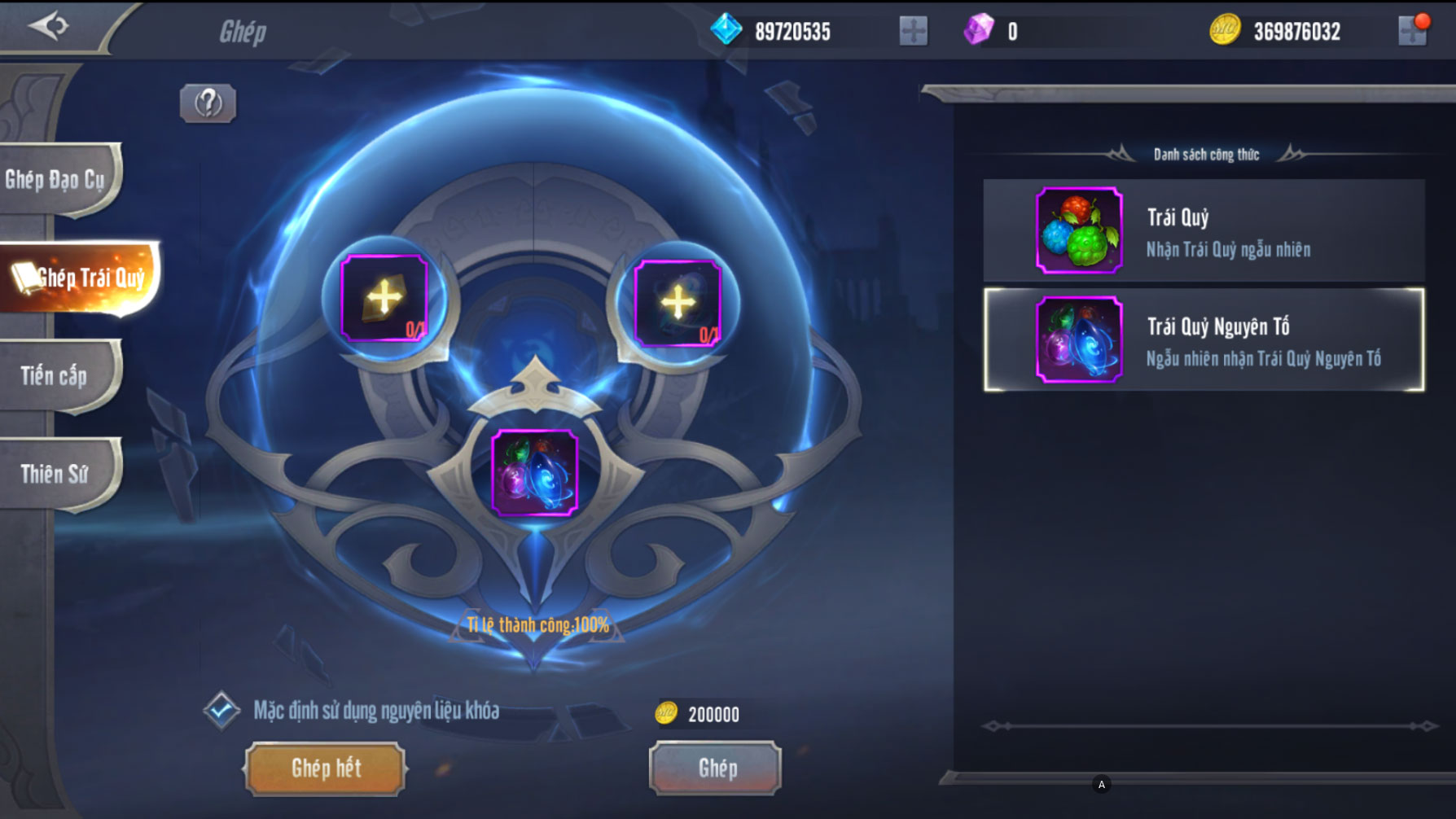The image size is (1456, 819).
Task: Select the Trái Quỷ Nguyên Tố recipe
Action: pos(1204,339)
